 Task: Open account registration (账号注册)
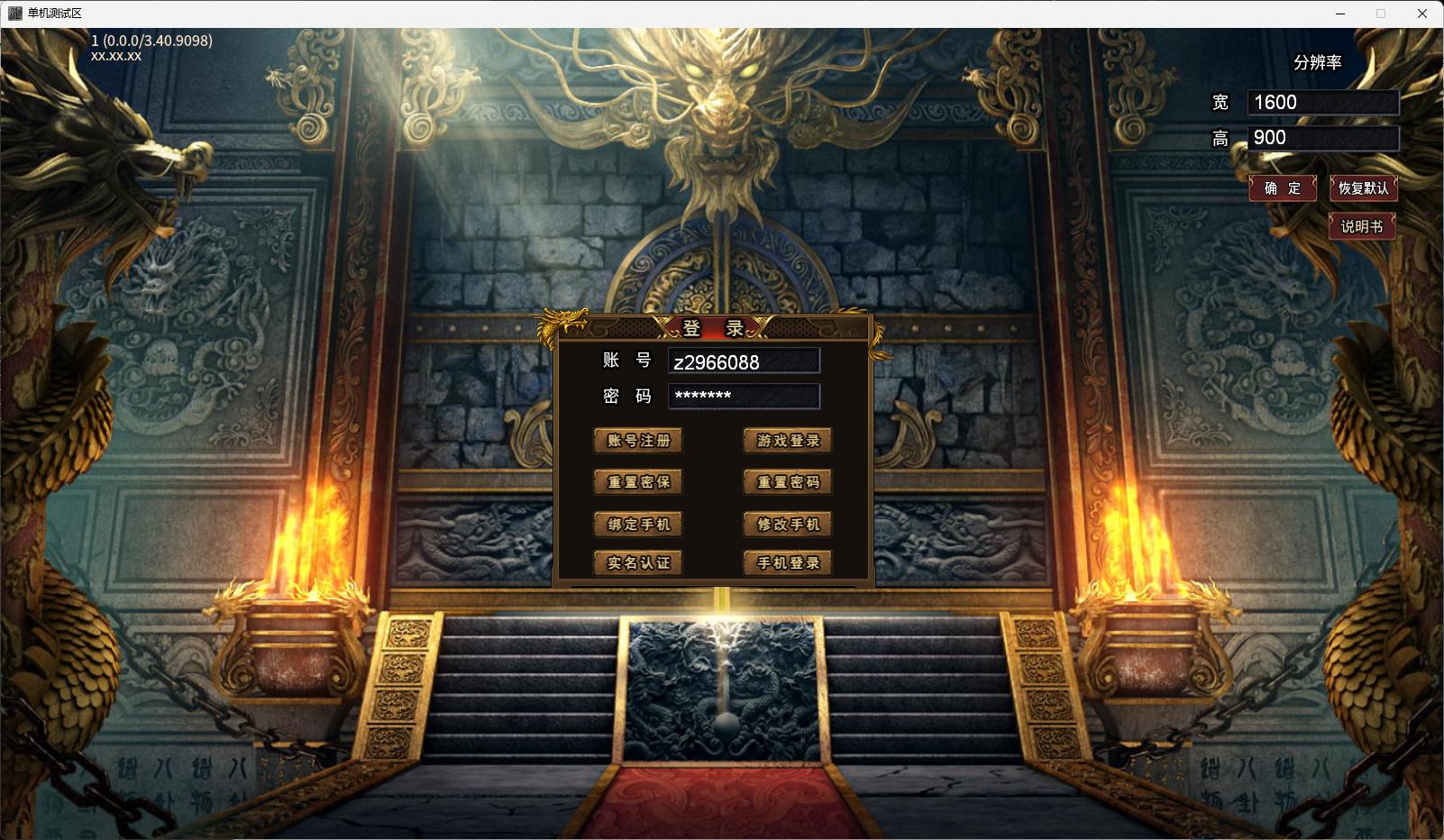[638, 441]
